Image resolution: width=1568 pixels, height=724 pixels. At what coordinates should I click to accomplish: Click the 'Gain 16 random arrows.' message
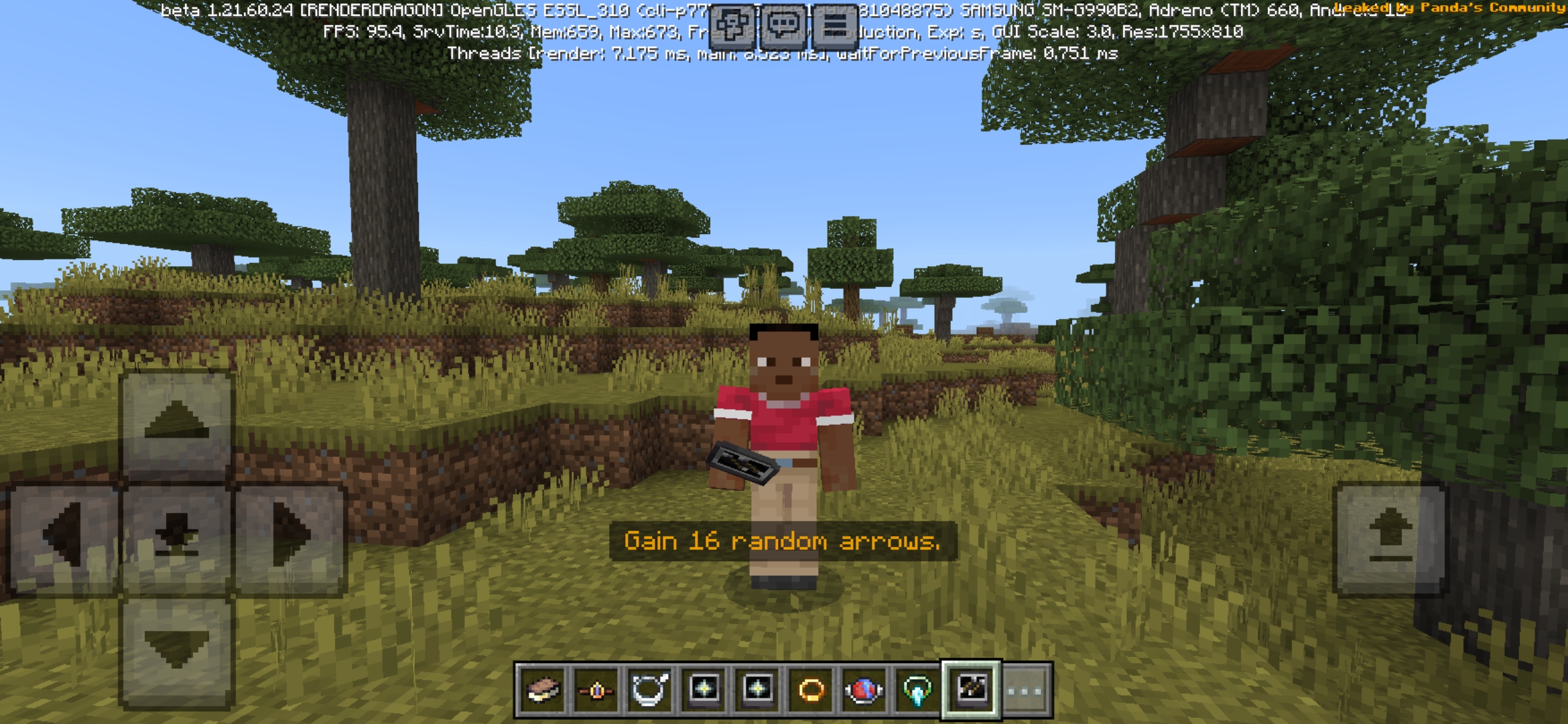[783, 540]
